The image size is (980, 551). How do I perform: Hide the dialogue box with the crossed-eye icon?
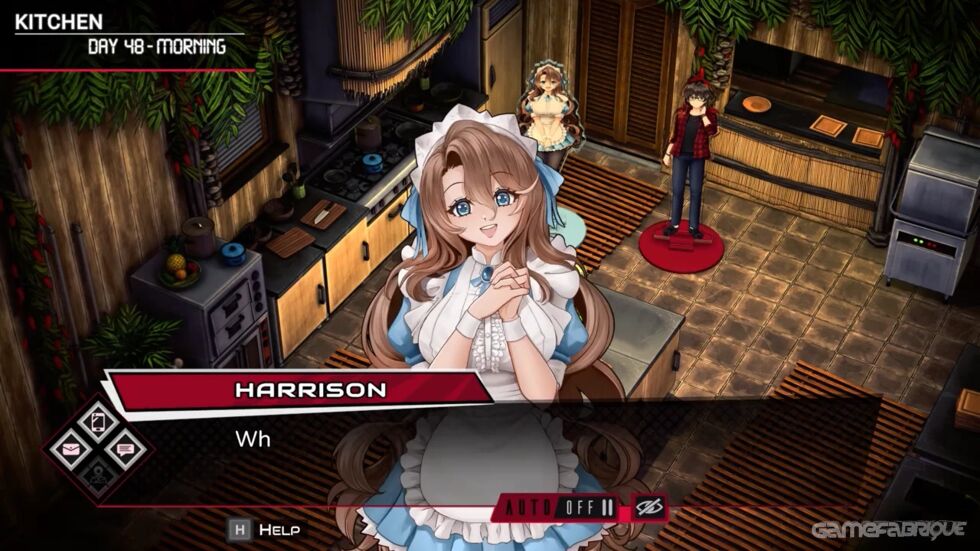[647, 507]
